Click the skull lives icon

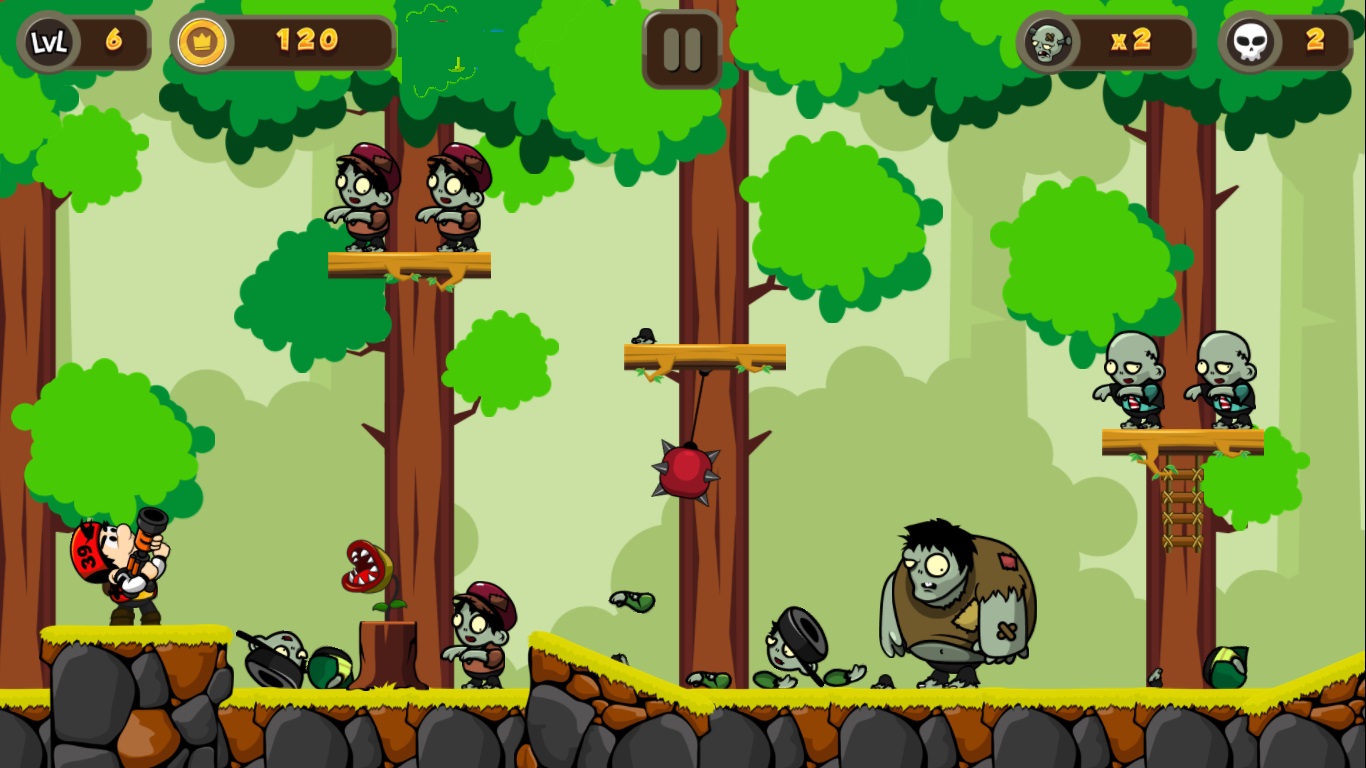coord(1249,41)
